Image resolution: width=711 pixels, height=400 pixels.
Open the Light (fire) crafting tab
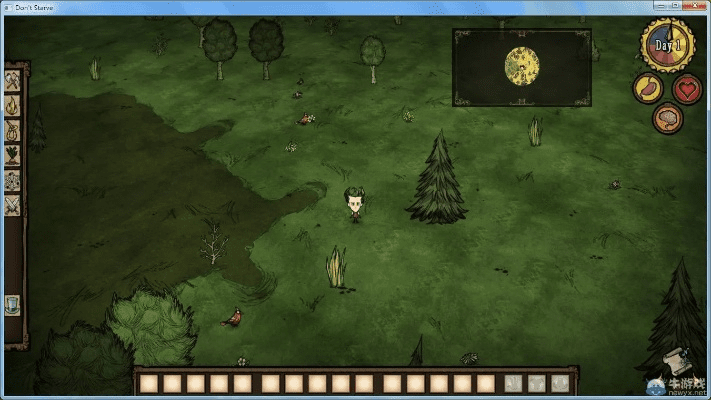(13, 106)
